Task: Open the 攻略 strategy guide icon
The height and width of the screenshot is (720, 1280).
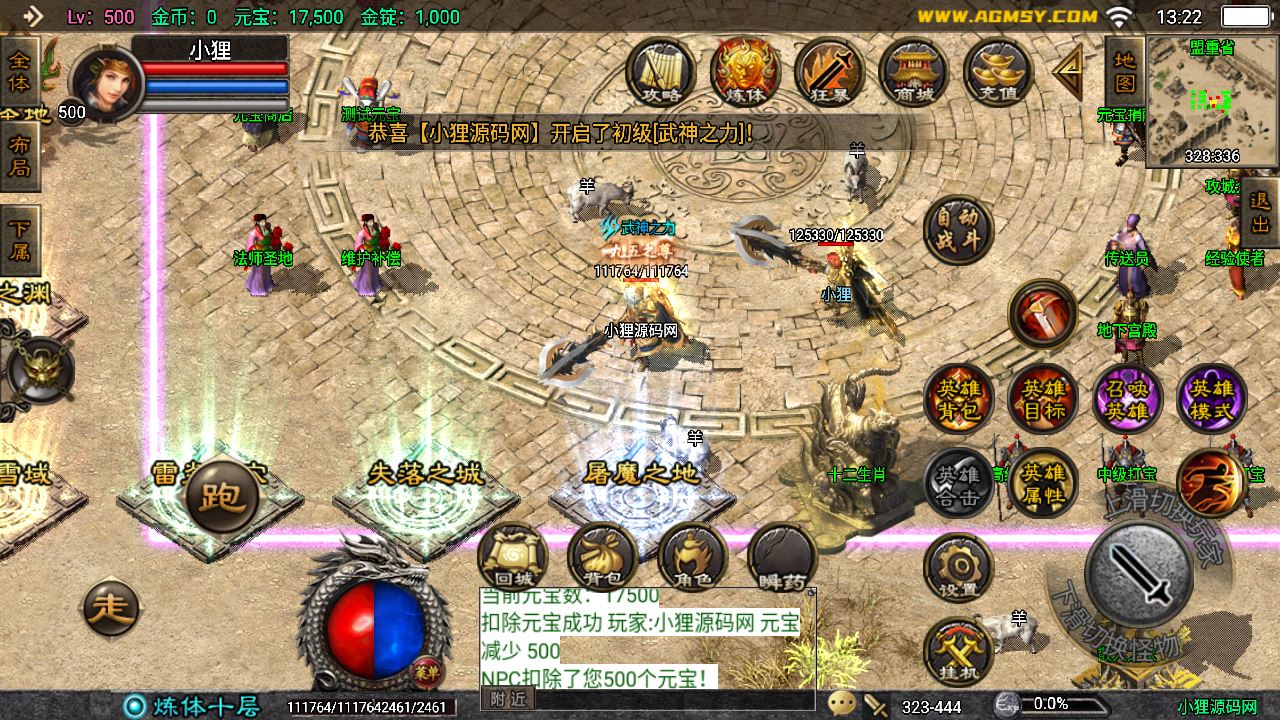Action: tap(661, 71)
